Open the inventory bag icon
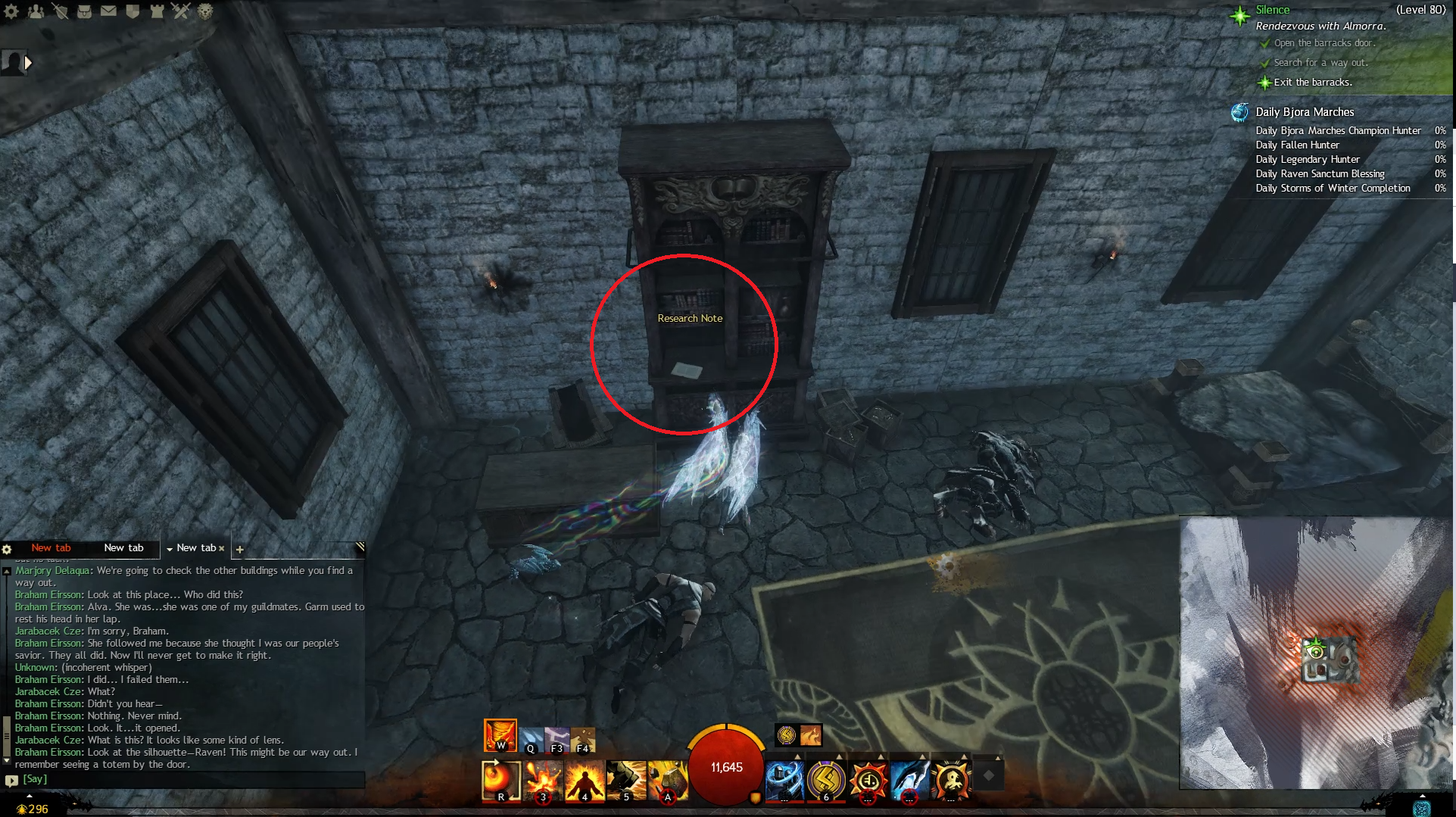This screenshot has width=1456, height=817. [x=84, y=11]
